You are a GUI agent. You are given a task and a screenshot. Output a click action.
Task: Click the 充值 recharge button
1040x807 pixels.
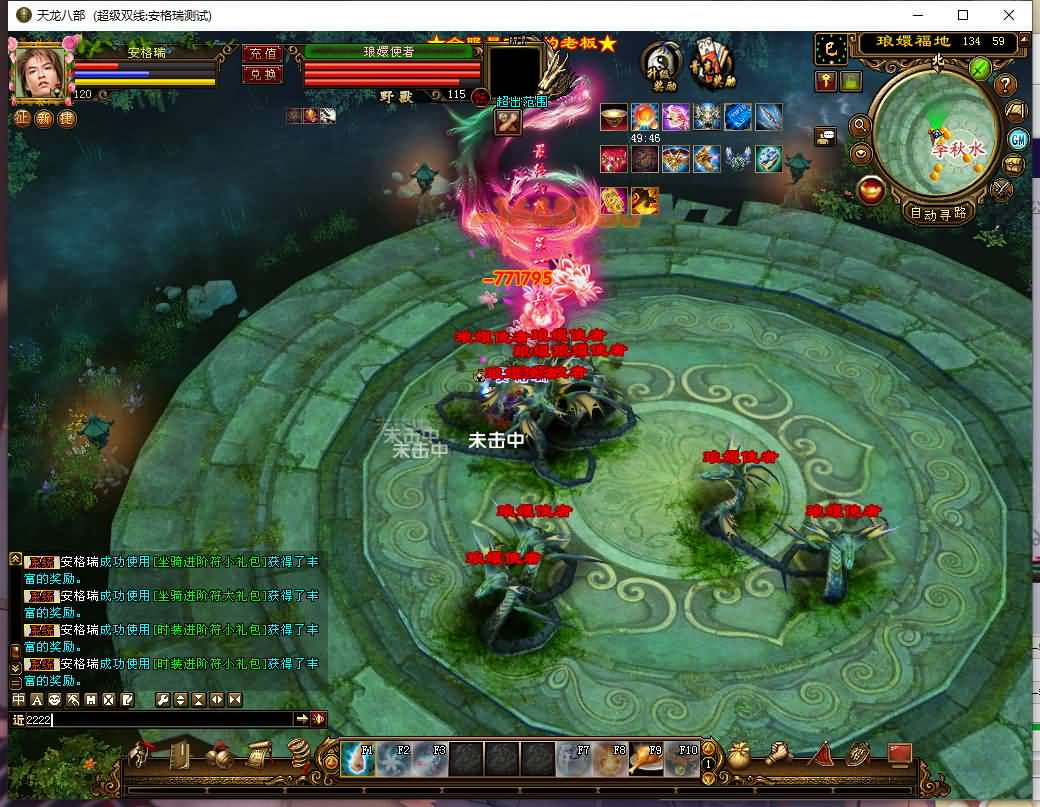(x=263, y=54)
